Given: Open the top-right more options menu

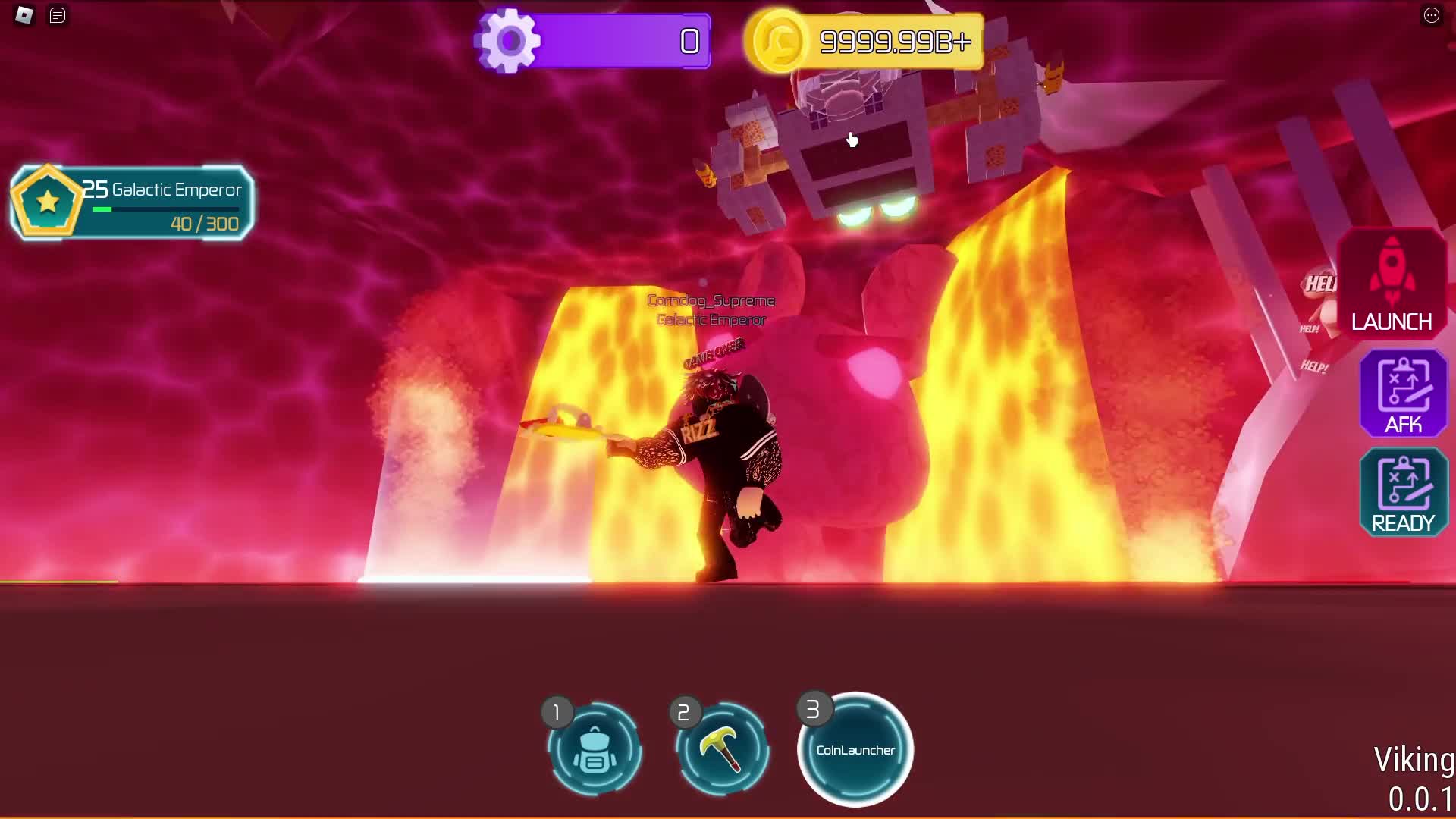Looking at the screenshot, I should tap(1431, 15).
